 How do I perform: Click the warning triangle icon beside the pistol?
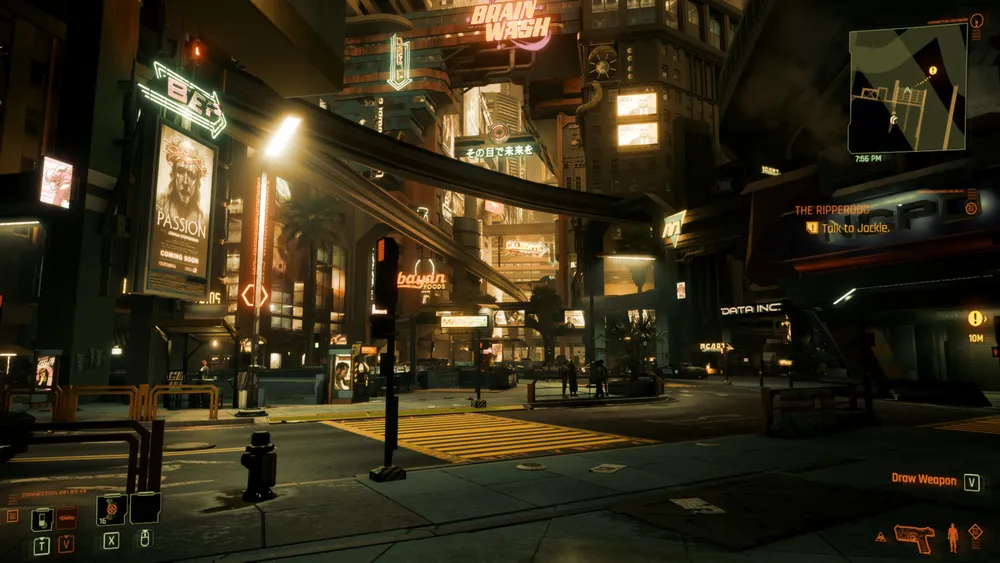881,537
